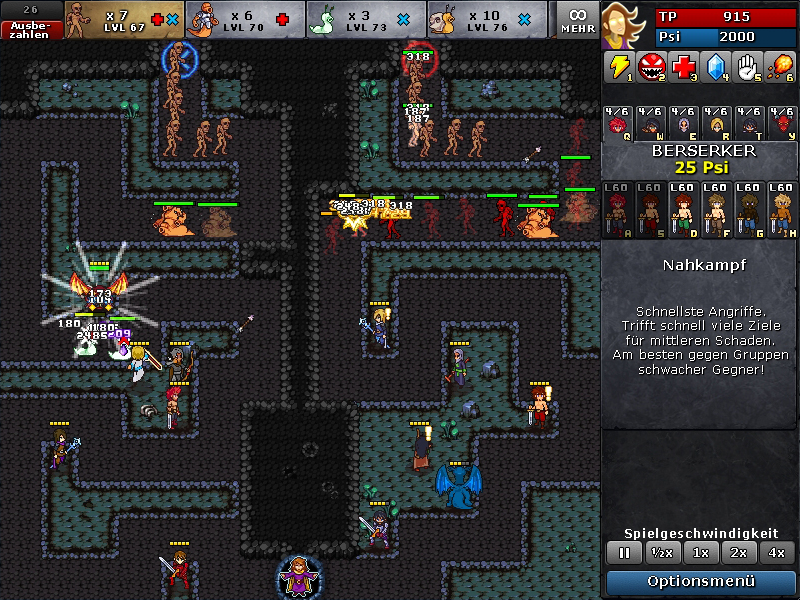The height and width of the screenshot is (600, 800).
Task: Select the blue crystal spell
Action: [x=715, y=67]
